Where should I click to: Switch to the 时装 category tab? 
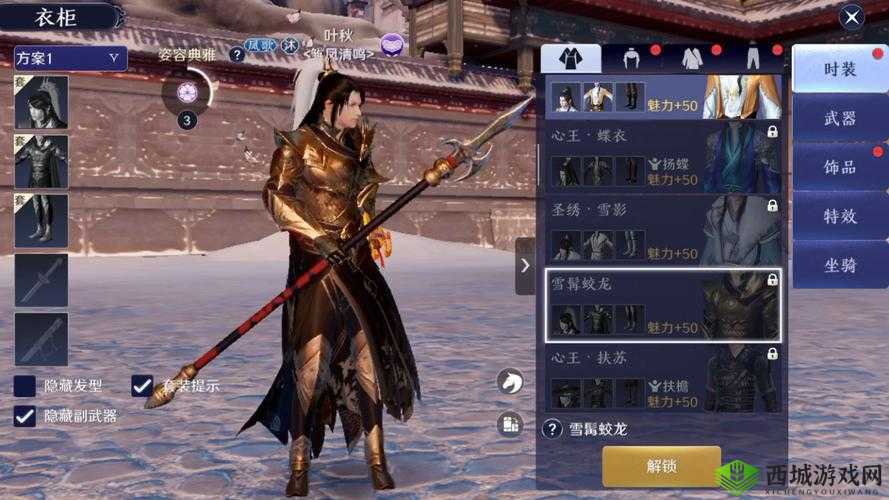[x=839, y=69]
